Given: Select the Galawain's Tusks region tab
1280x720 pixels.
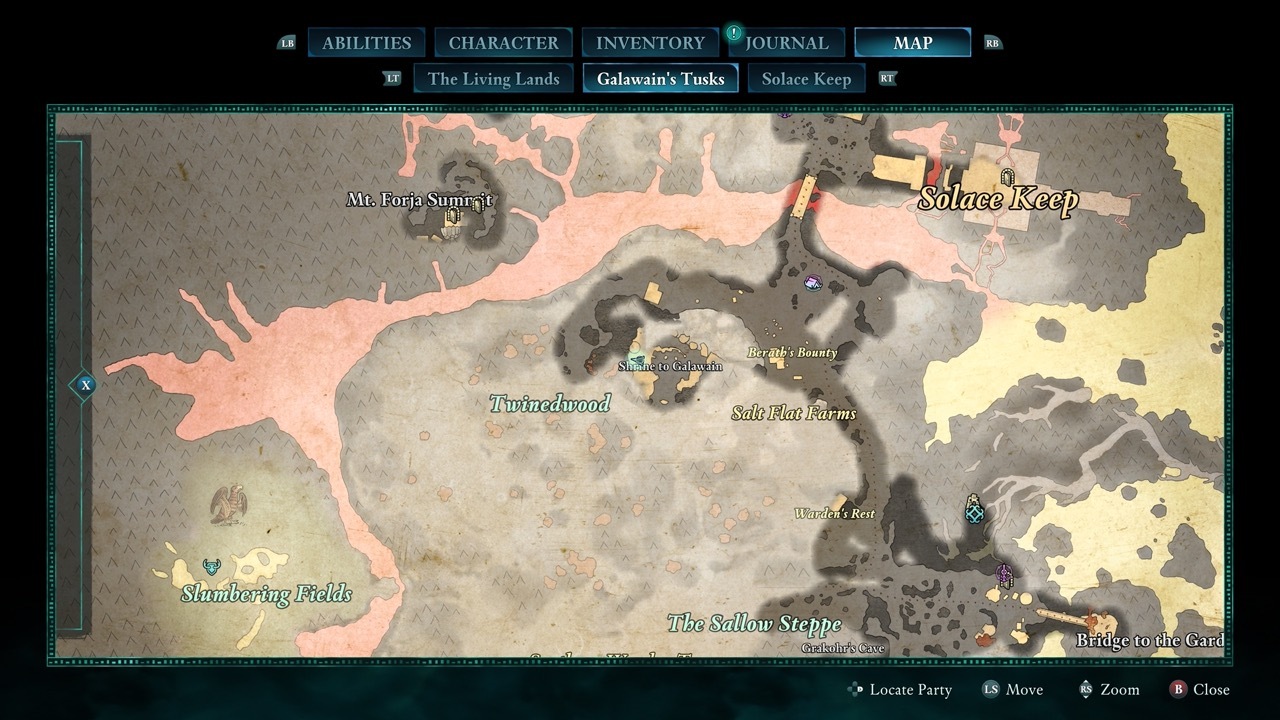Looking at the screenshot, I should (660, 79).
